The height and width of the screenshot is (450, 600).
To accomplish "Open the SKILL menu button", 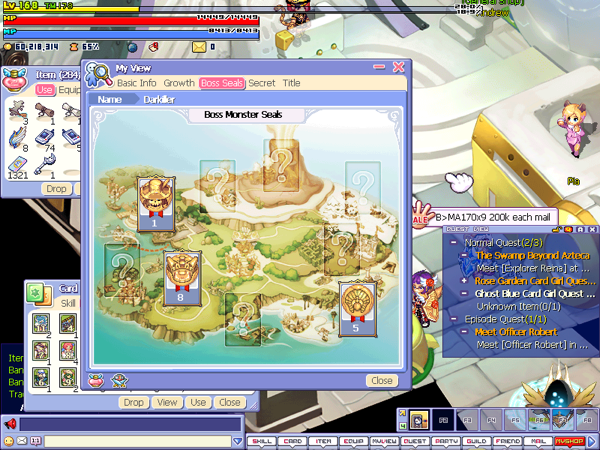I will 262,441.
